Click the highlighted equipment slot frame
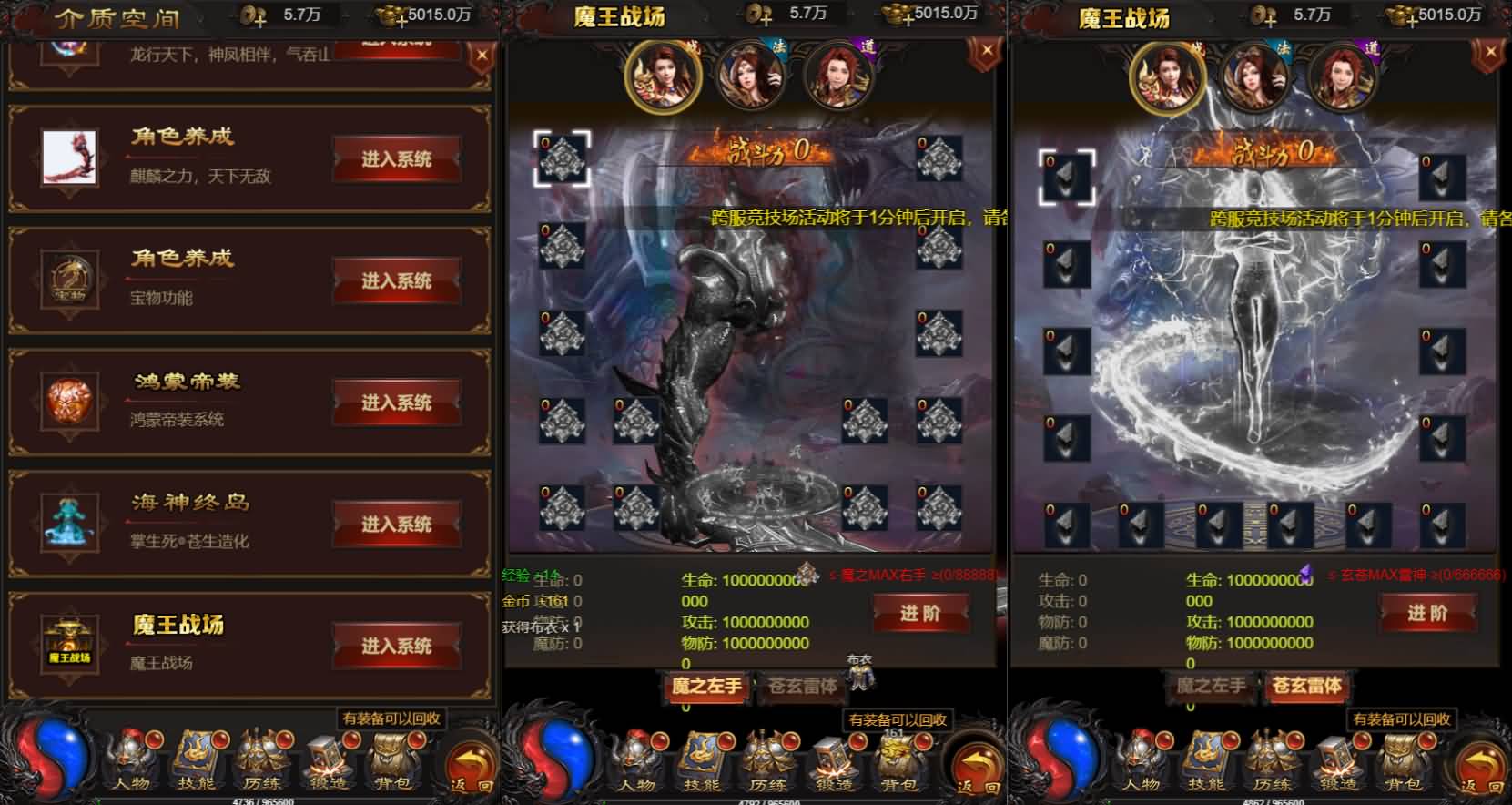Viewport: 1512px width, 805px height. pyautogui.click(x=563, y=159)
